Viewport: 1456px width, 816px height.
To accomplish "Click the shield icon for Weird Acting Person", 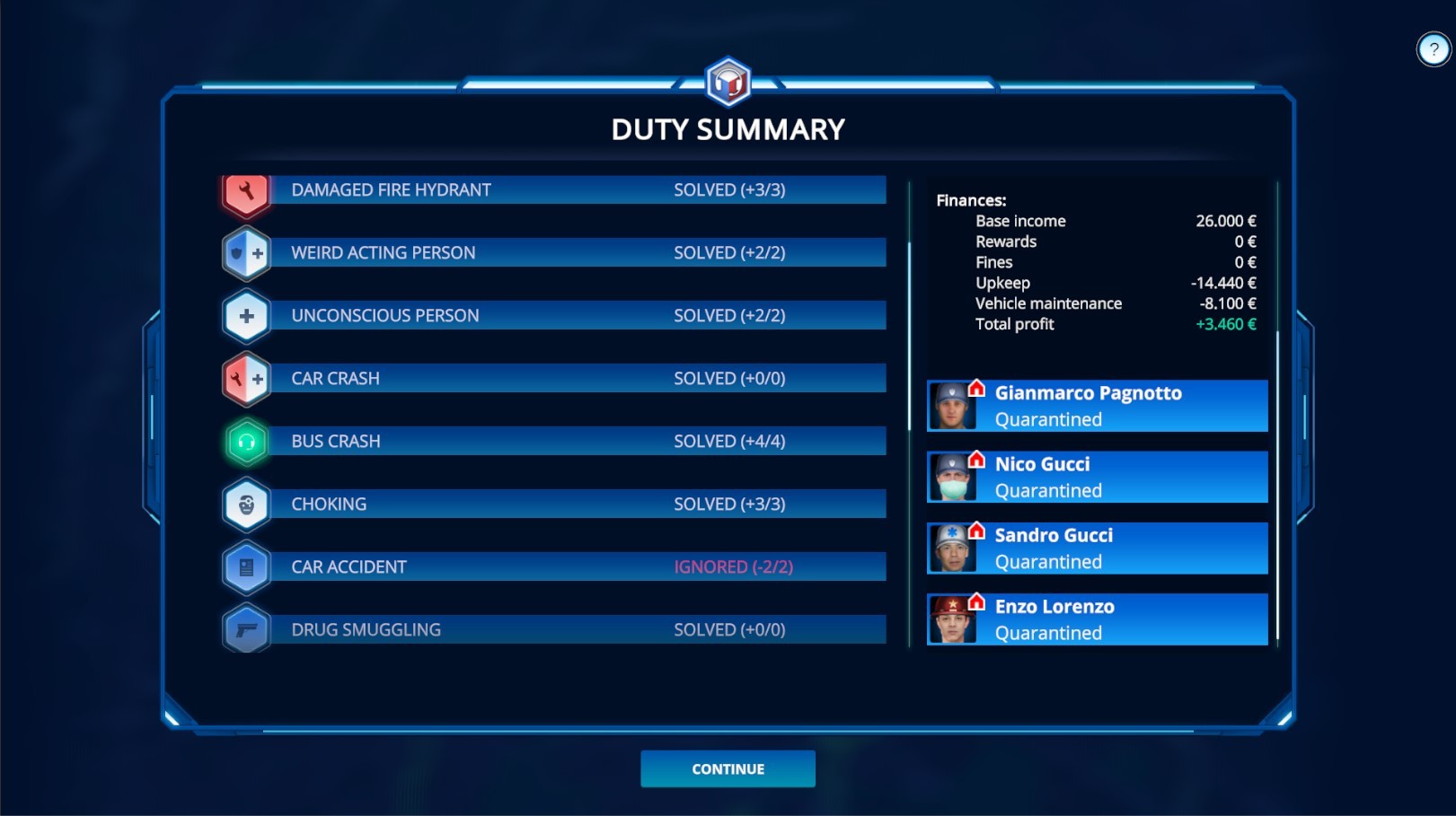I will pyautogui.click(x=245, y=252).
